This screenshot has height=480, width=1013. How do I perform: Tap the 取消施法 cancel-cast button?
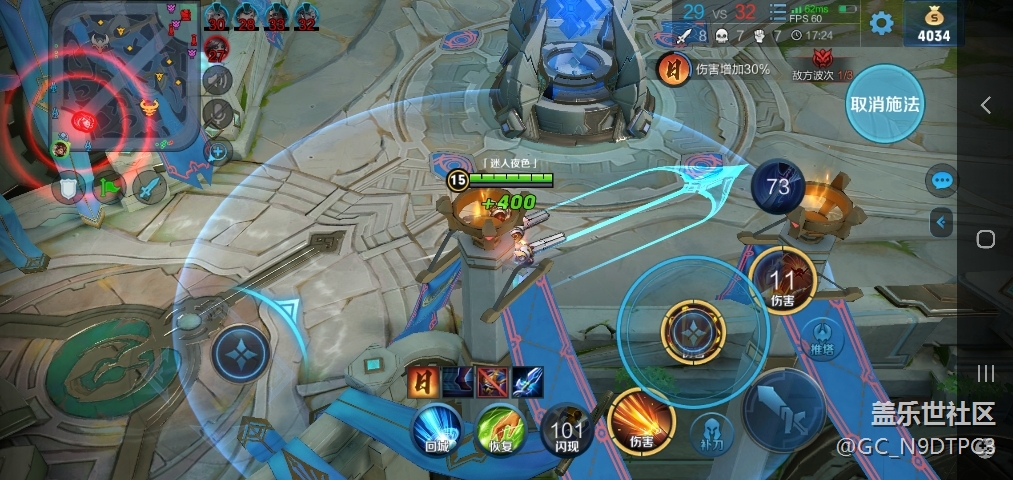click(x=884, y=104)
